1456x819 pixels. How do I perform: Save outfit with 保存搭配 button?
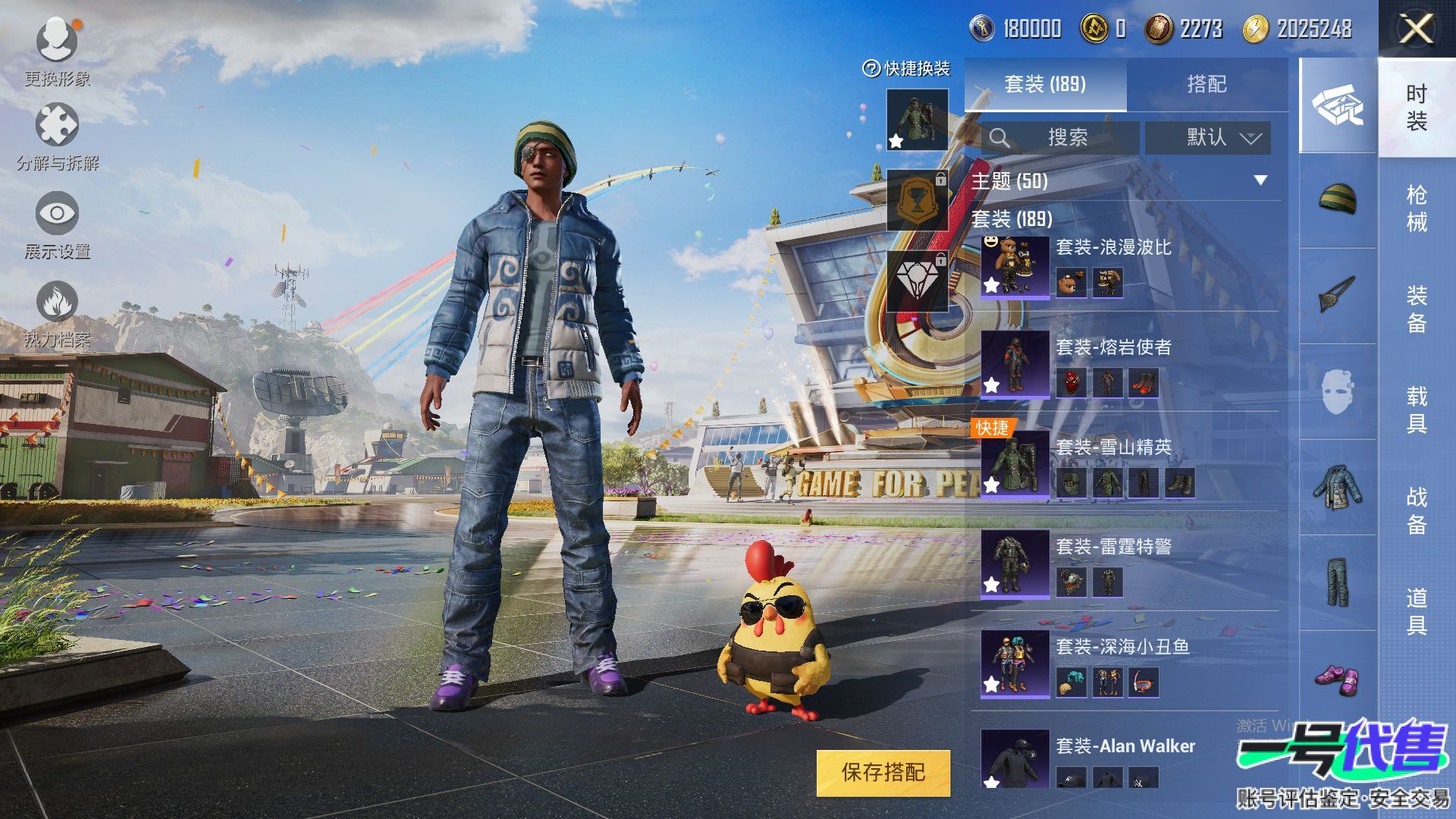coord(883,773)
